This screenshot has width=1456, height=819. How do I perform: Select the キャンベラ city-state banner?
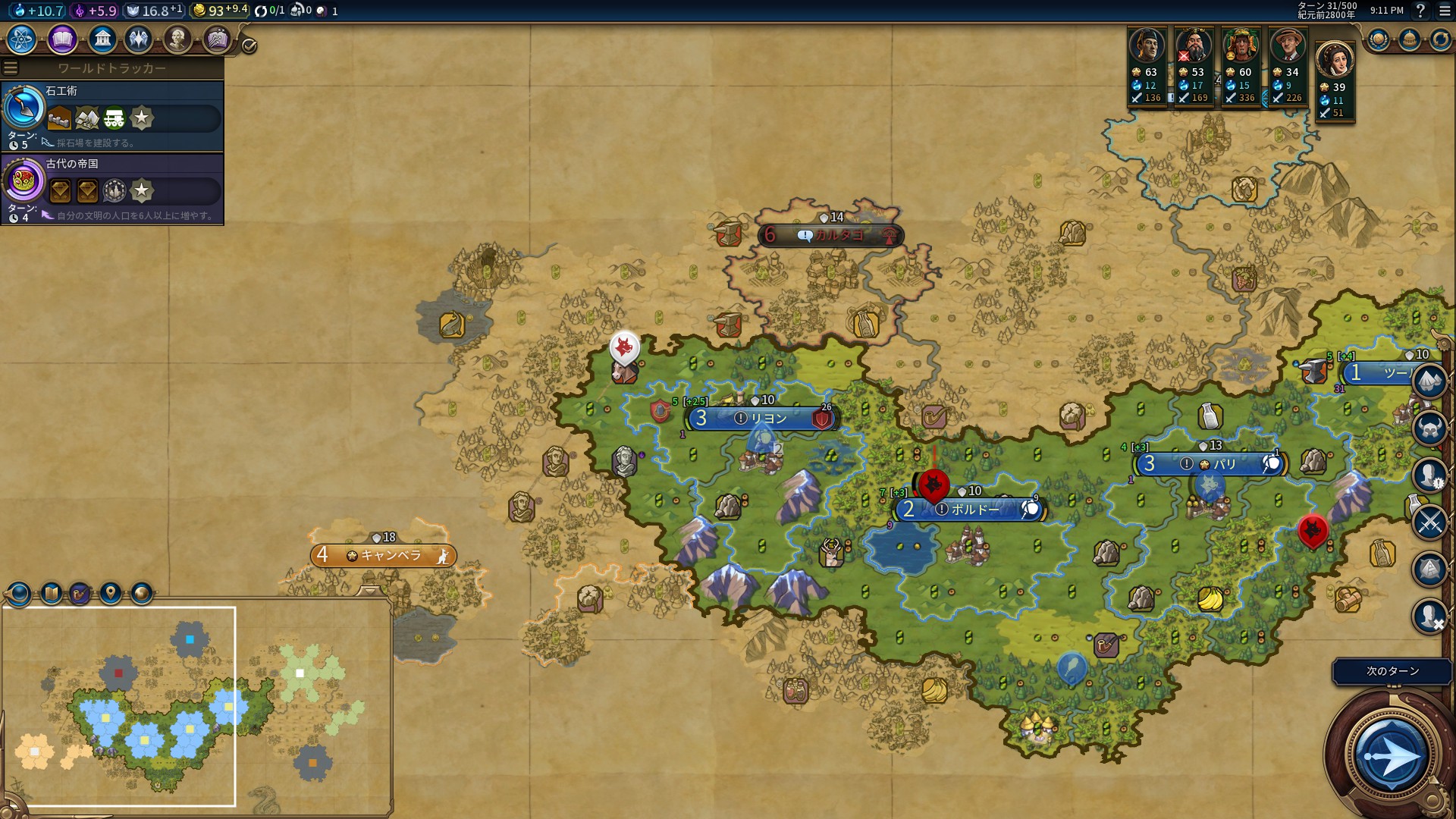(x=384, y=556)
